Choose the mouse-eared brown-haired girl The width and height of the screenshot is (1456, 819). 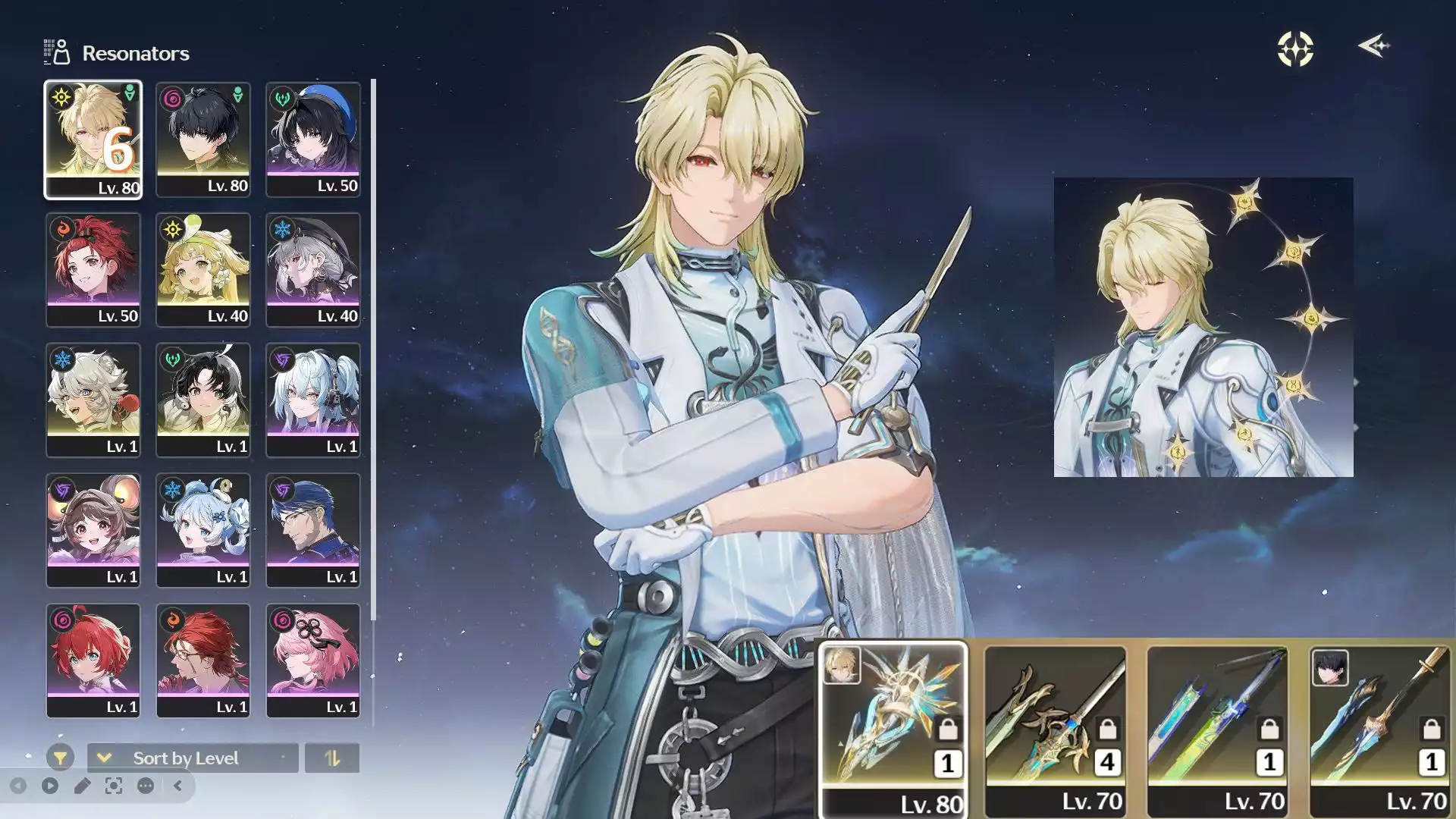(x=93, y=531)
